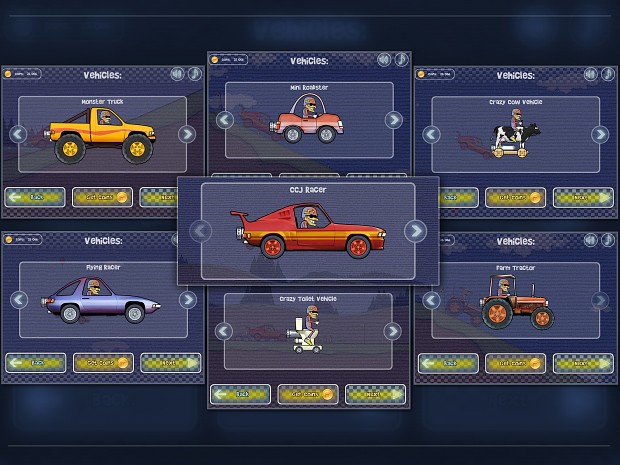Go Back from the Farm Tractor panel

click(x=449, y=362)
